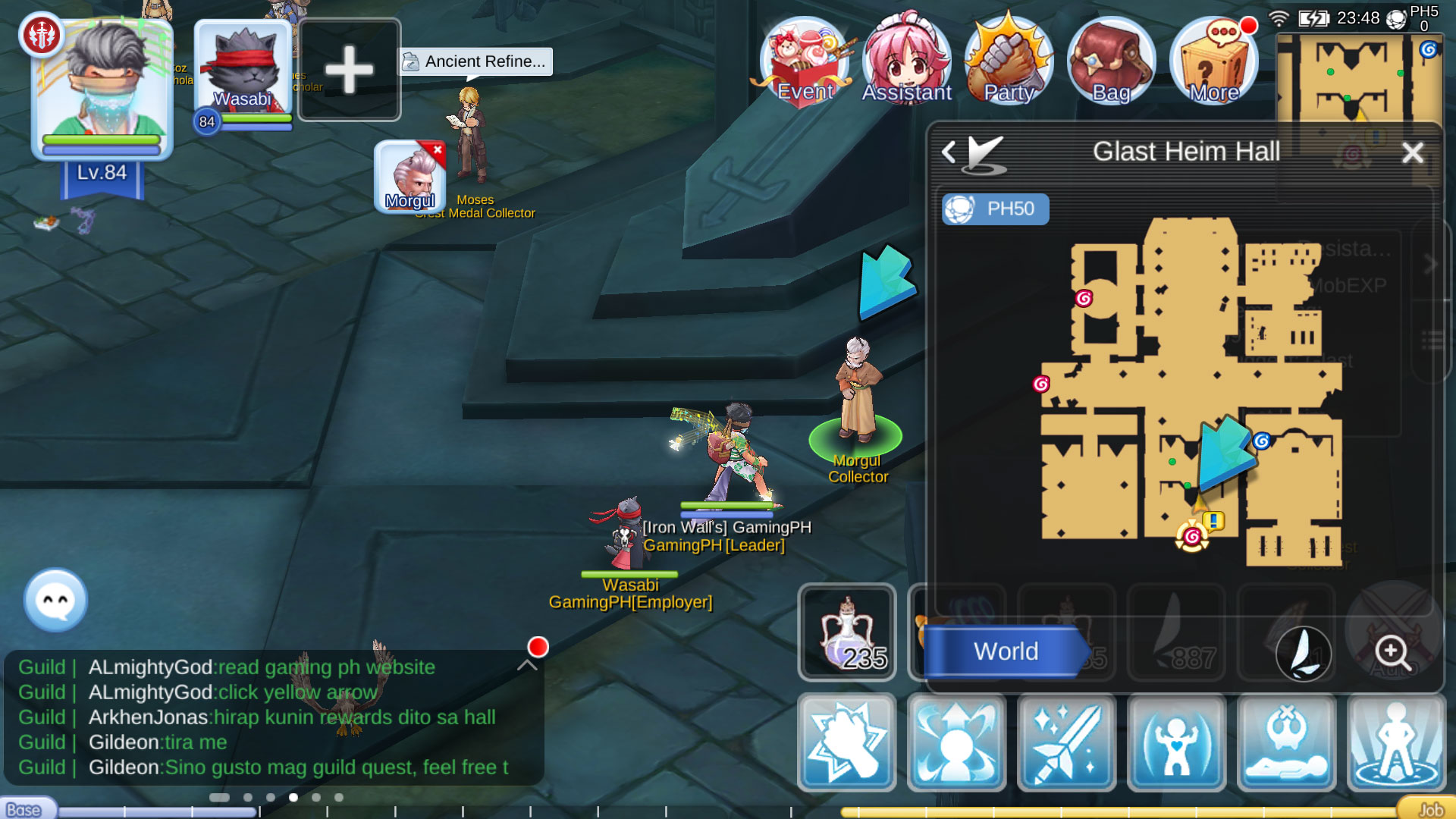Open the World map
The width and height of the screenshot is (1456, 819).
(1005, 651)
